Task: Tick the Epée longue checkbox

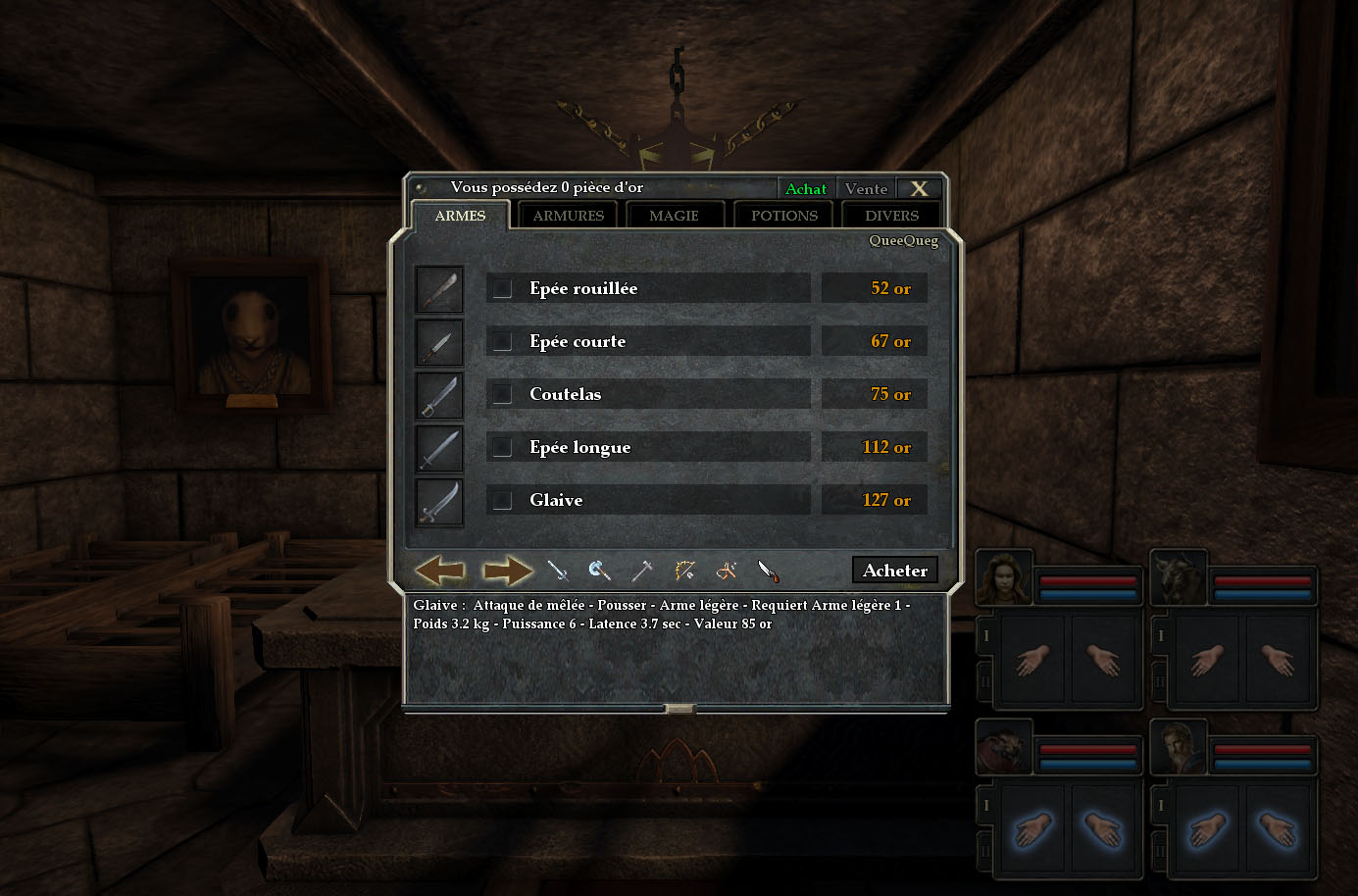Action: coord(502,447)
